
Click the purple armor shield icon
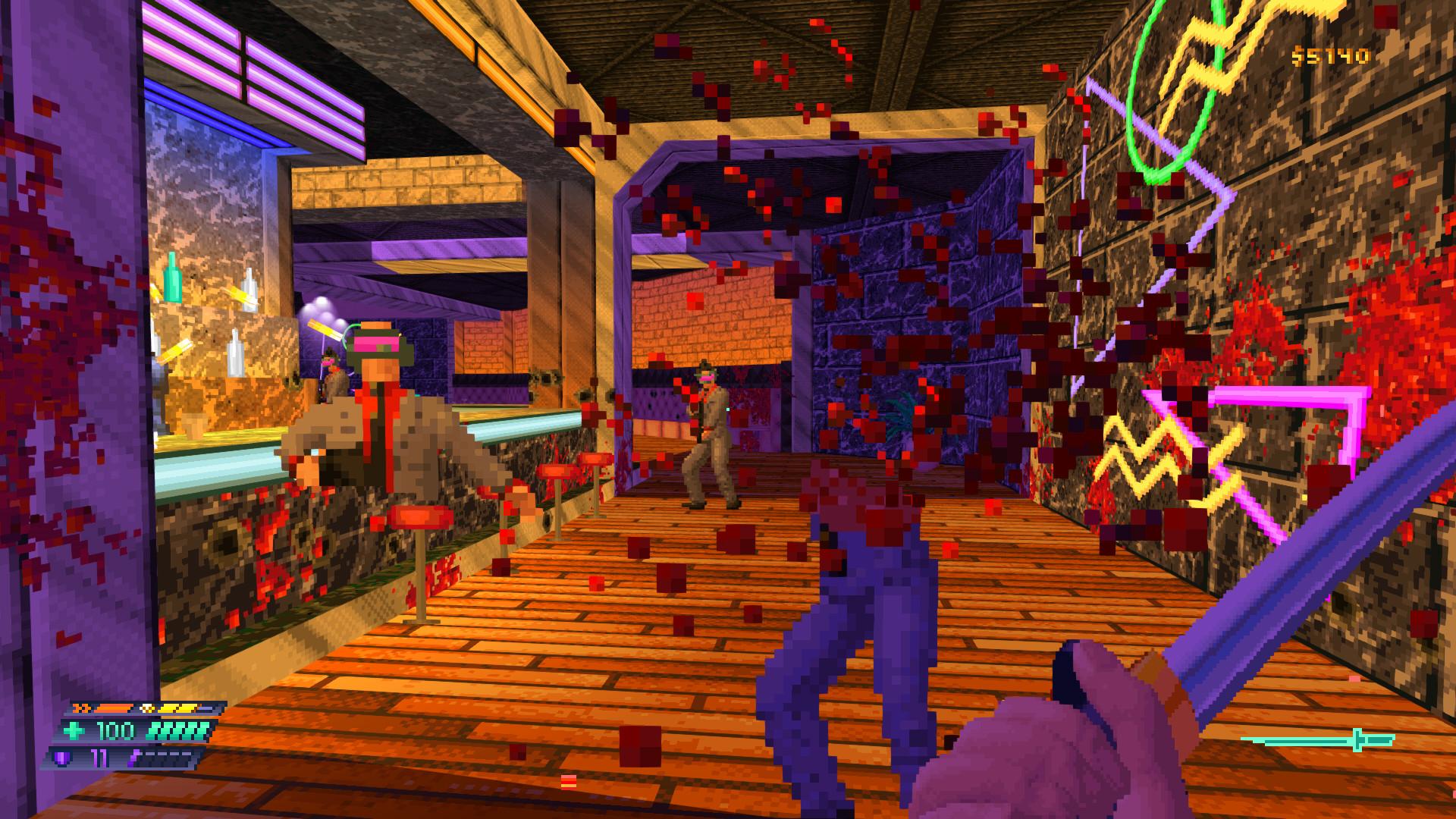(x=61, y=758)
